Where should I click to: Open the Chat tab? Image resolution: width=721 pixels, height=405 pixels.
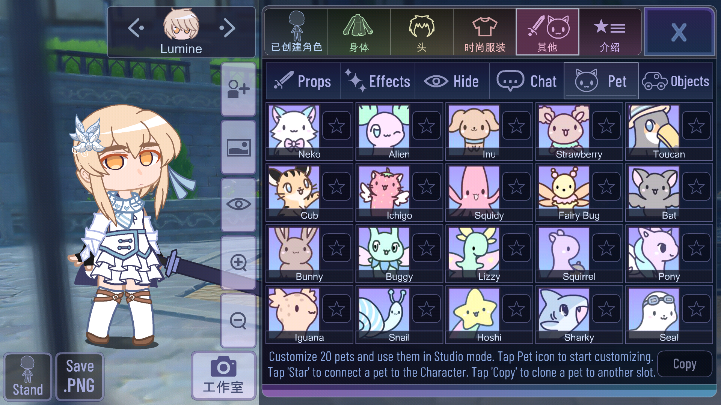pos(527,81)
